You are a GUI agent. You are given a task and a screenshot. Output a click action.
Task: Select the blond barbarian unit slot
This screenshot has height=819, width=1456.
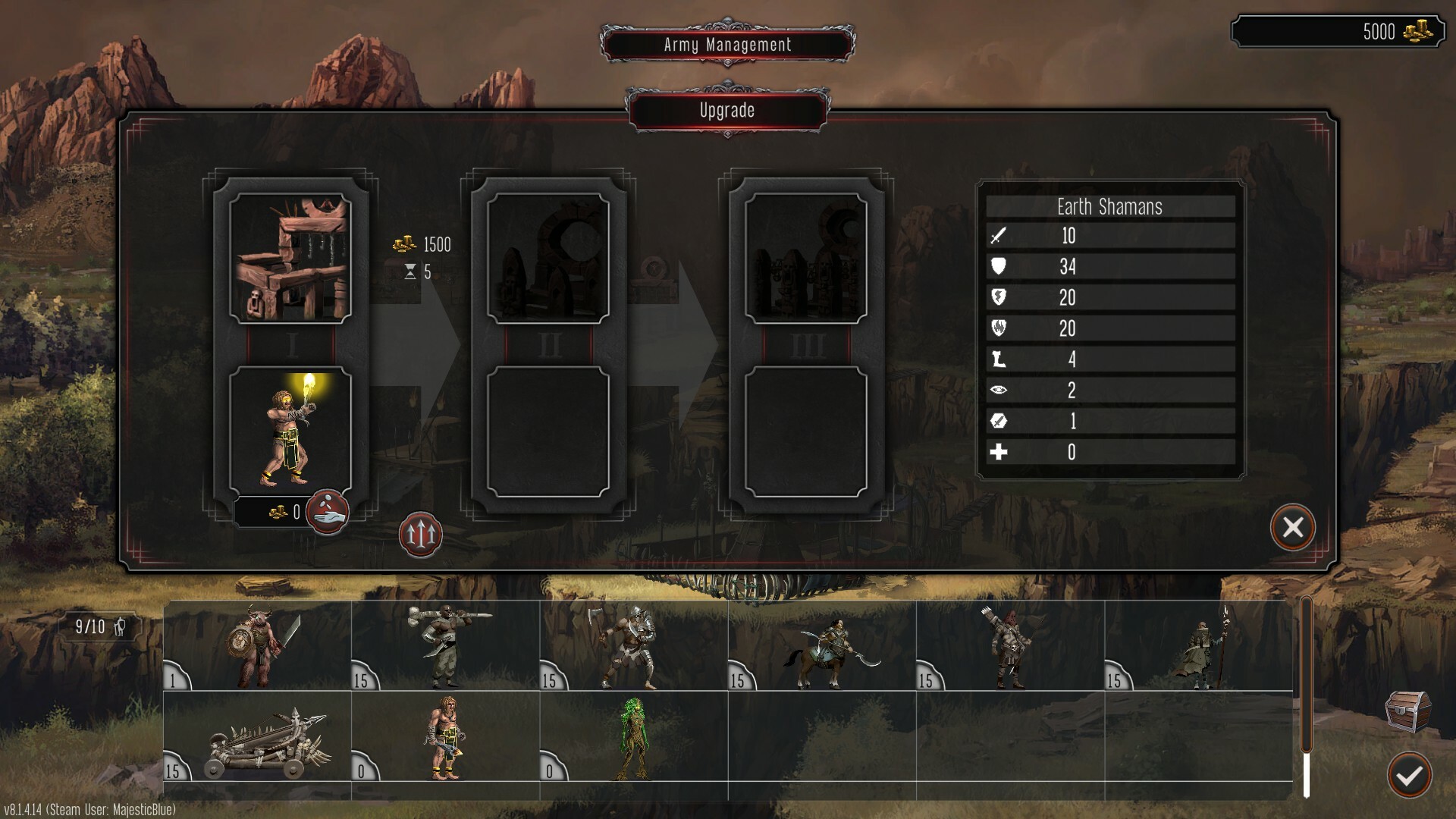click(445, 737)
